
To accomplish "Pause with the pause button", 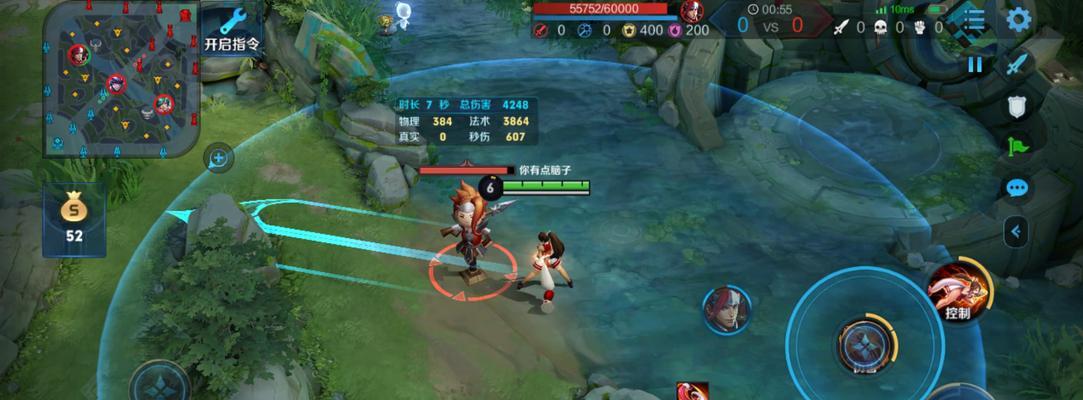I will click(x=974, y=65).
